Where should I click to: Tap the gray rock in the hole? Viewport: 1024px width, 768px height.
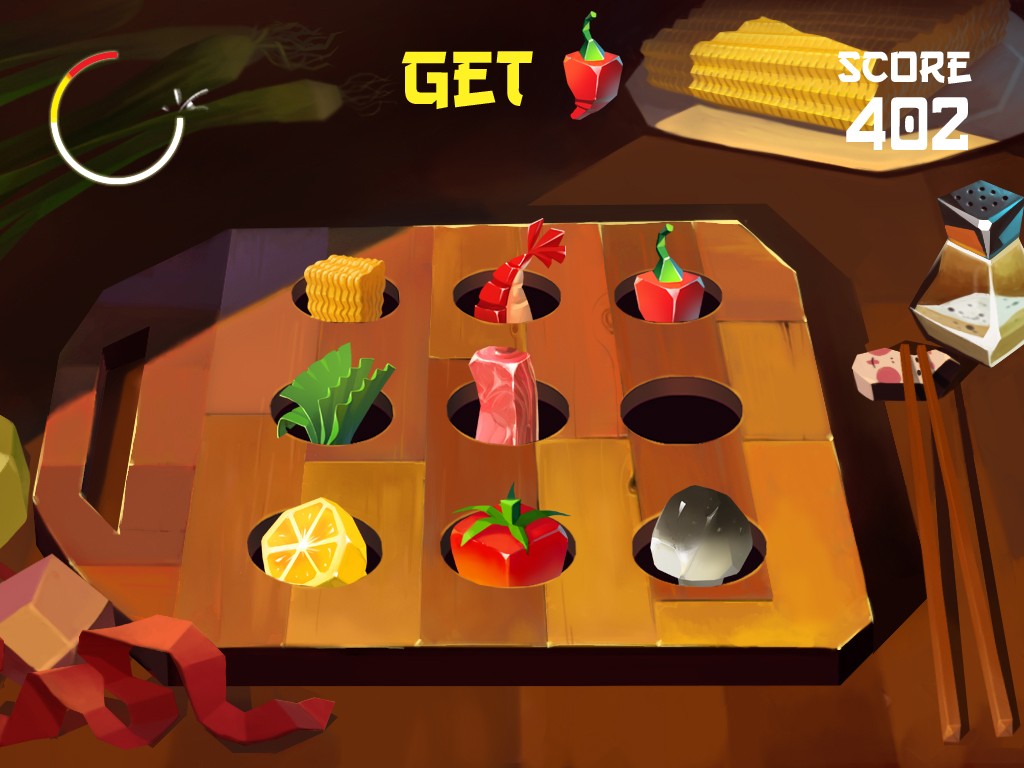click(x=697, y=536)
